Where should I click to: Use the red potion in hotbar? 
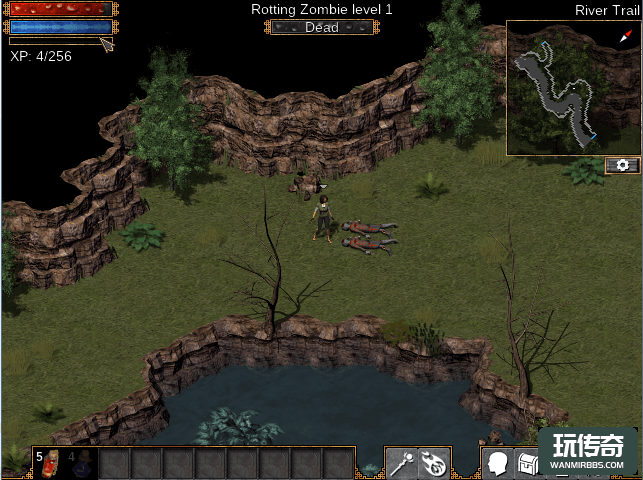coord(51,462)
